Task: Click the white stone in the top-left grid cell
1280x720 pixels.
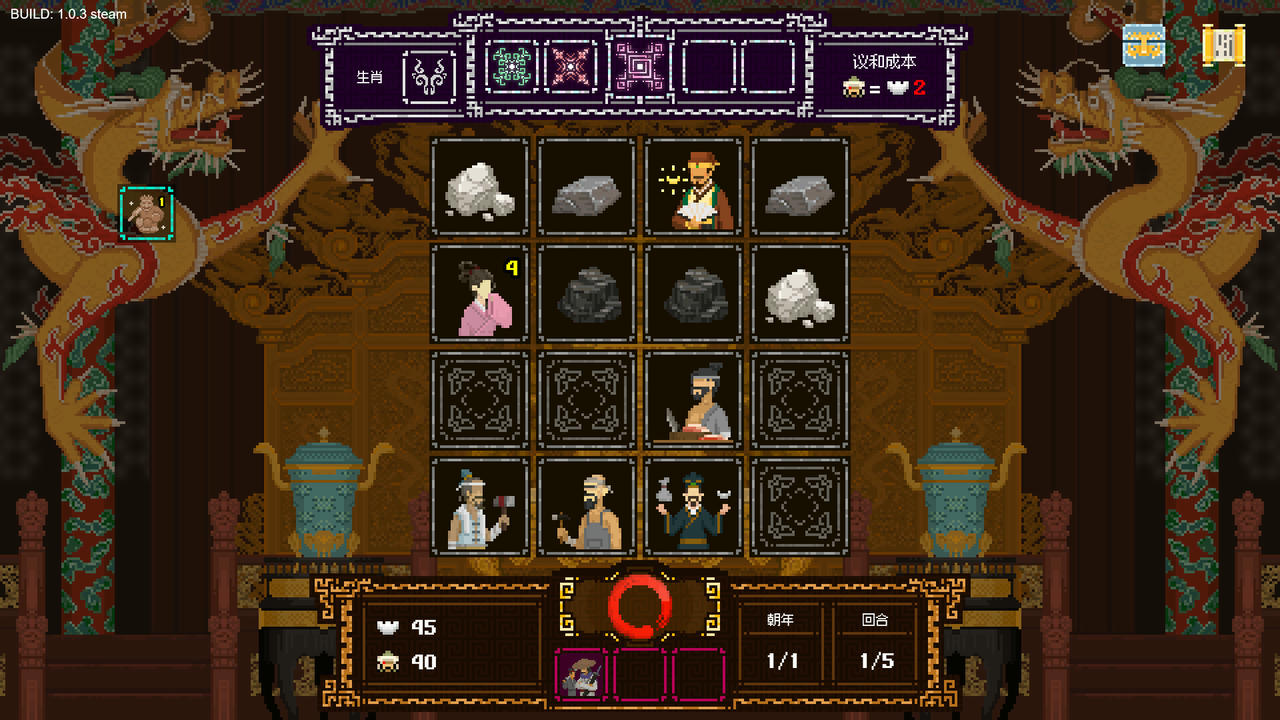Action: tap(479, 189)
